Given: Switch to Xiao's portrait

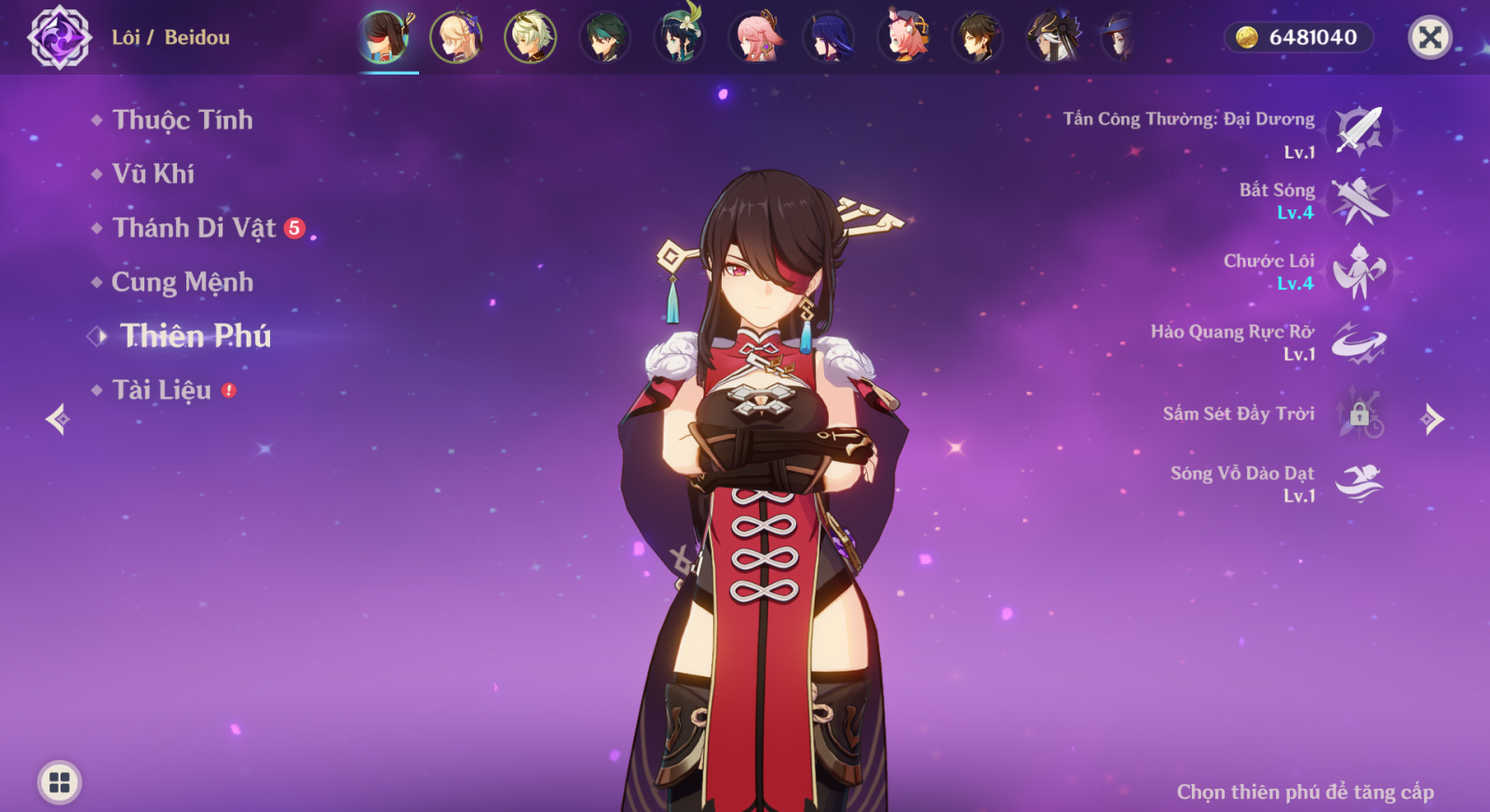Looking at the screenshot, I should pos(605,37).
